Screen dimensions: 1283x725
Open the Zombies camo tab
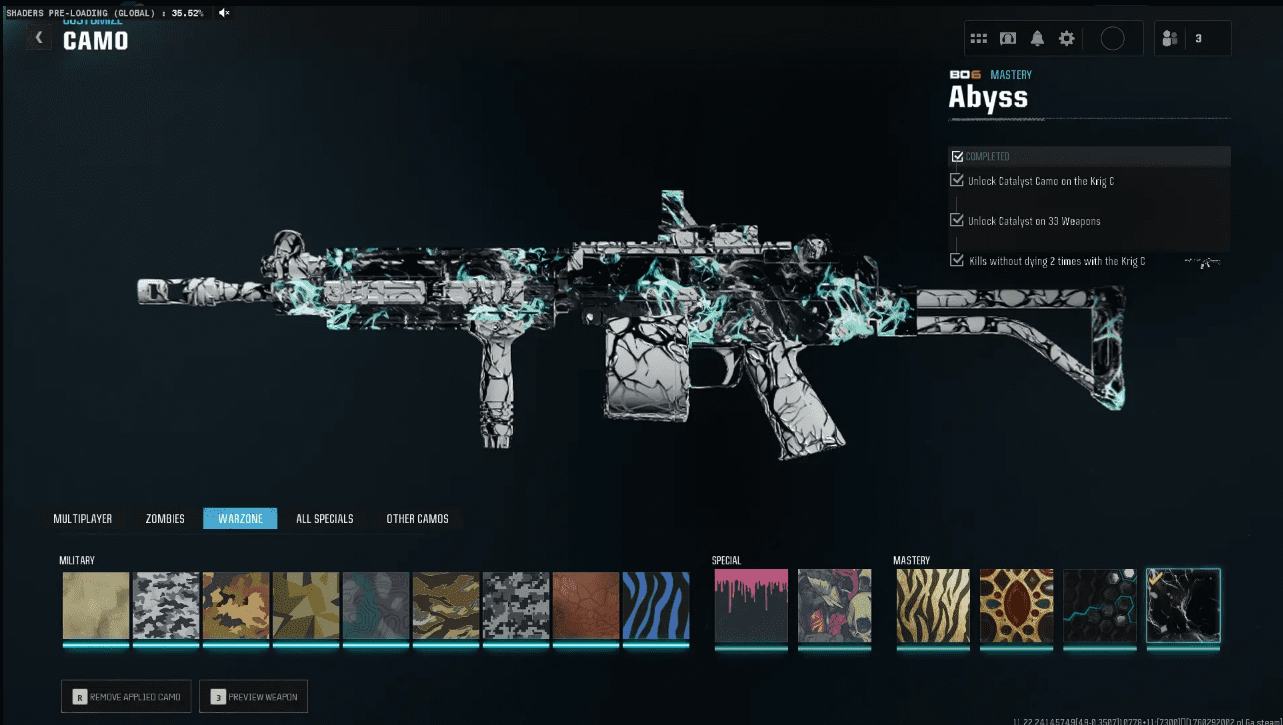point(165,519)
